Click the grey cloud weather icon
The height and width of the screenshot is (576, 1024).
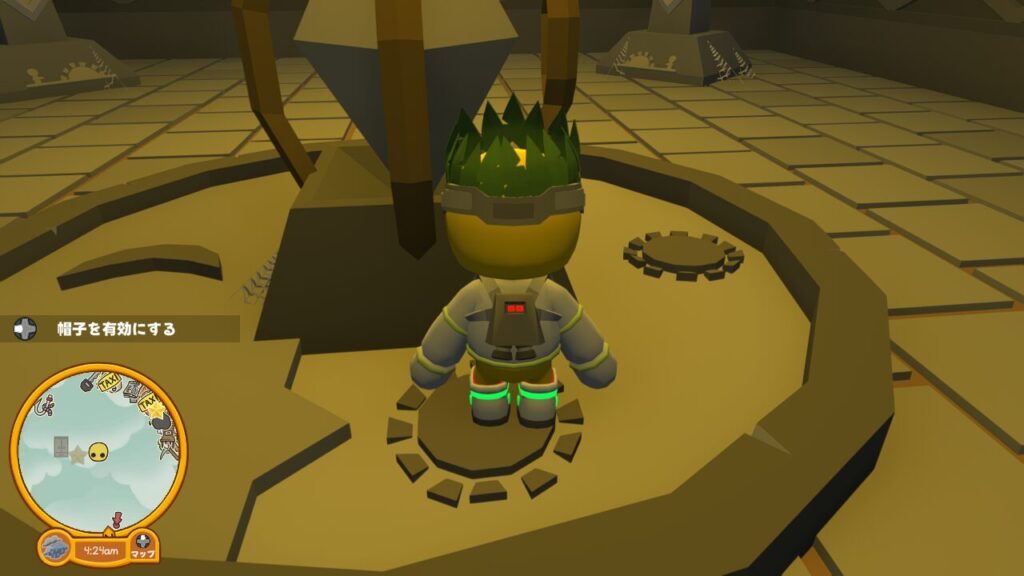coord(54,548)
